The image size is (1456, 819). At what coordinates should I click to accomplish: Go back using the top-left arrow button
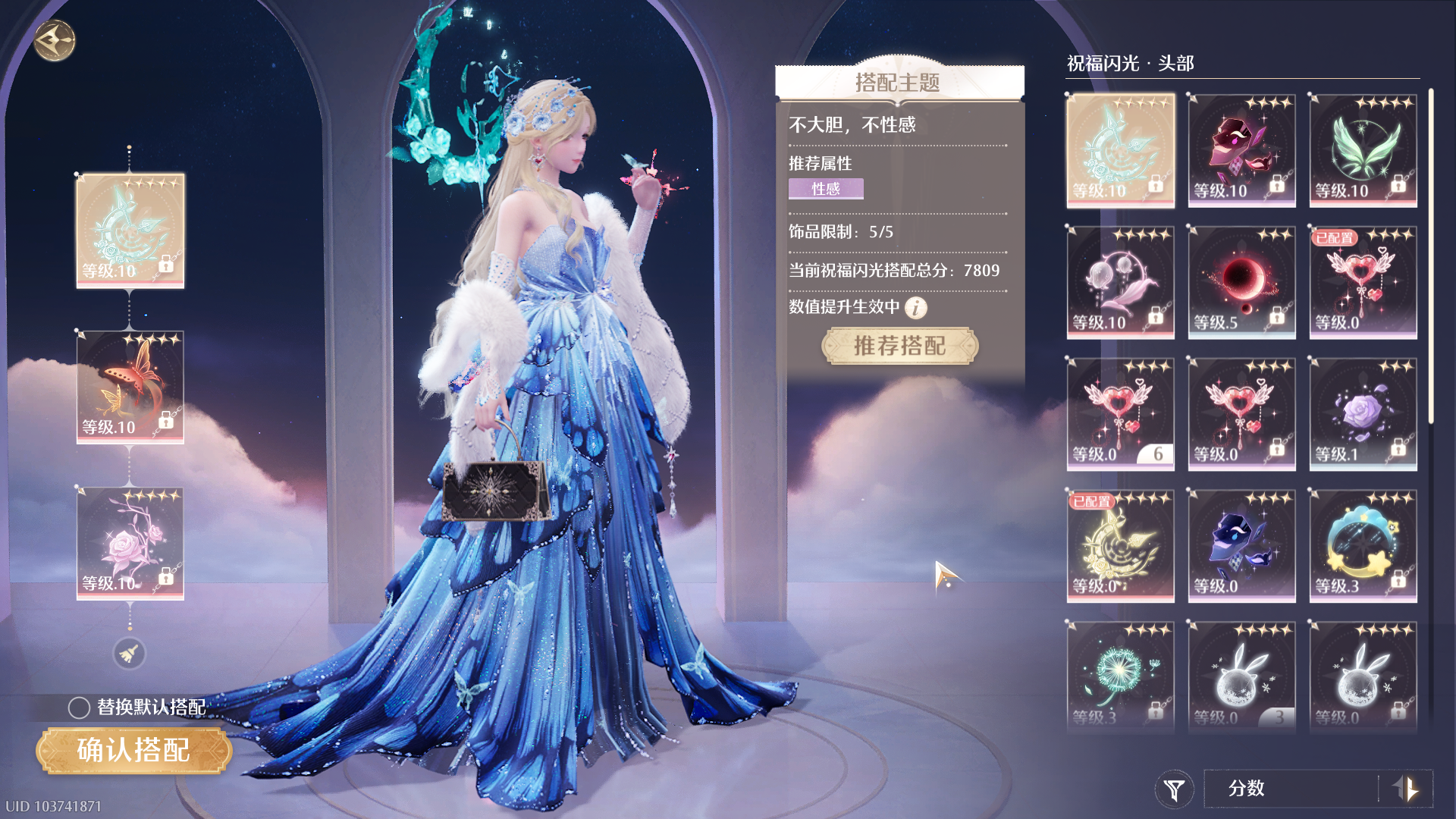[x=55, y=40]
